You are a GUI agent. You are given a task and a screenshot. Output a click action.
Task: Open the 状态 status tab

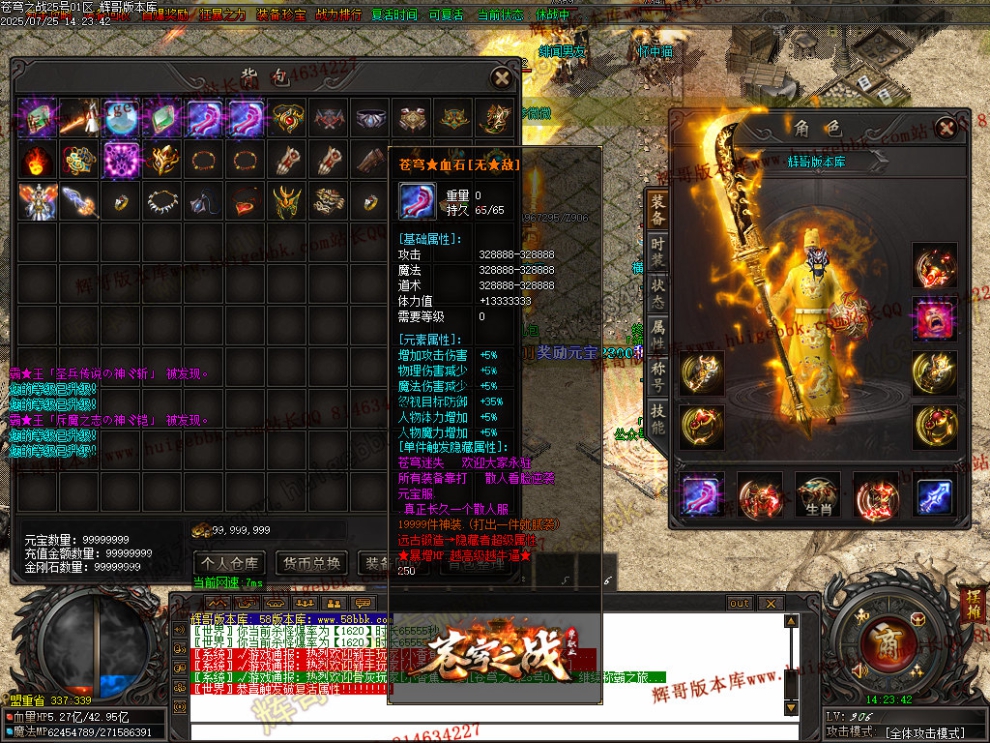click(x=657, y=291)
